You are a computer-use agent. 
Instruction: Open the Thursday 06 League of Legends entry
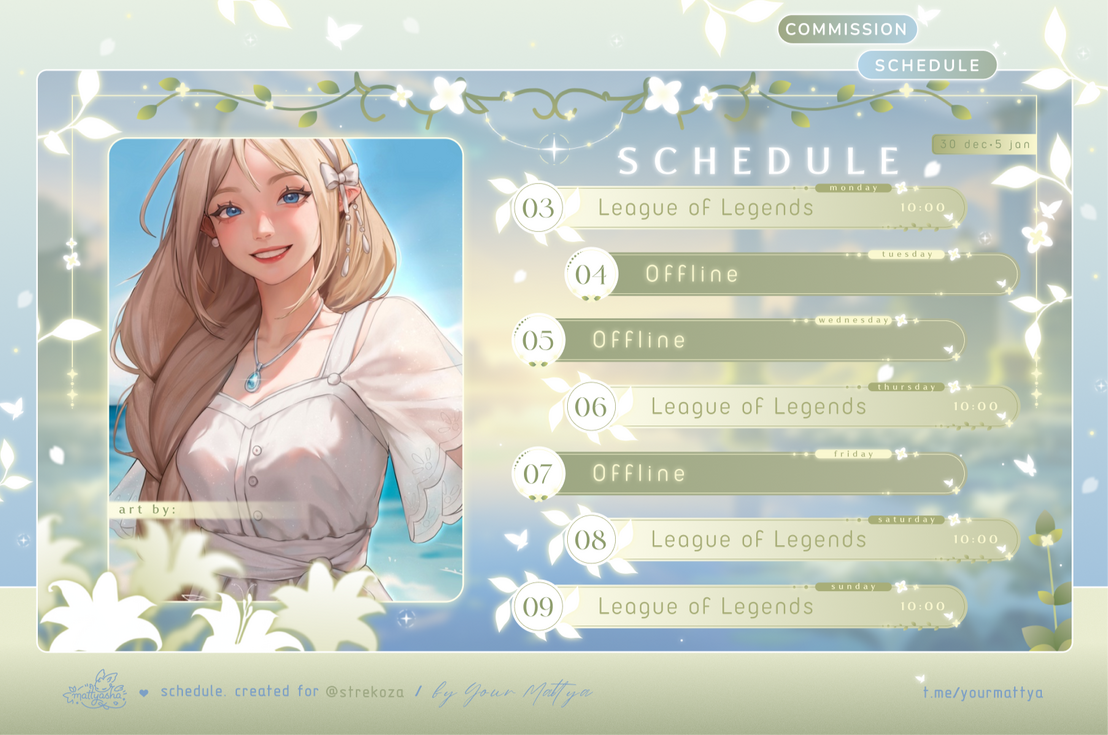[790, 407]
